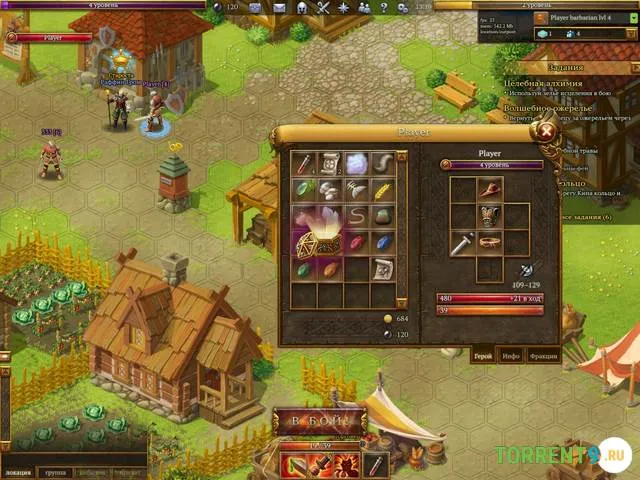Click the equipped sword weapon slot
Screen dimensions: 640x480
(x=461, y=242)
